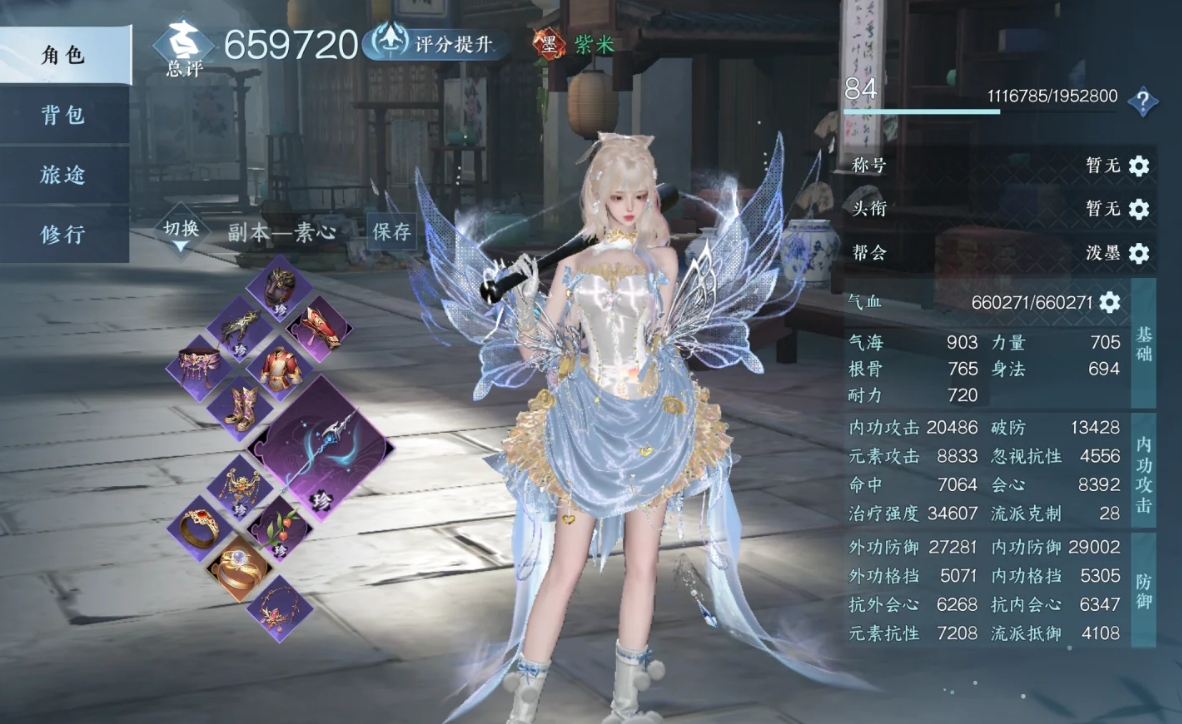Open the 气血 health settings gear
1182x724 pixels.
click(1109, 302)
